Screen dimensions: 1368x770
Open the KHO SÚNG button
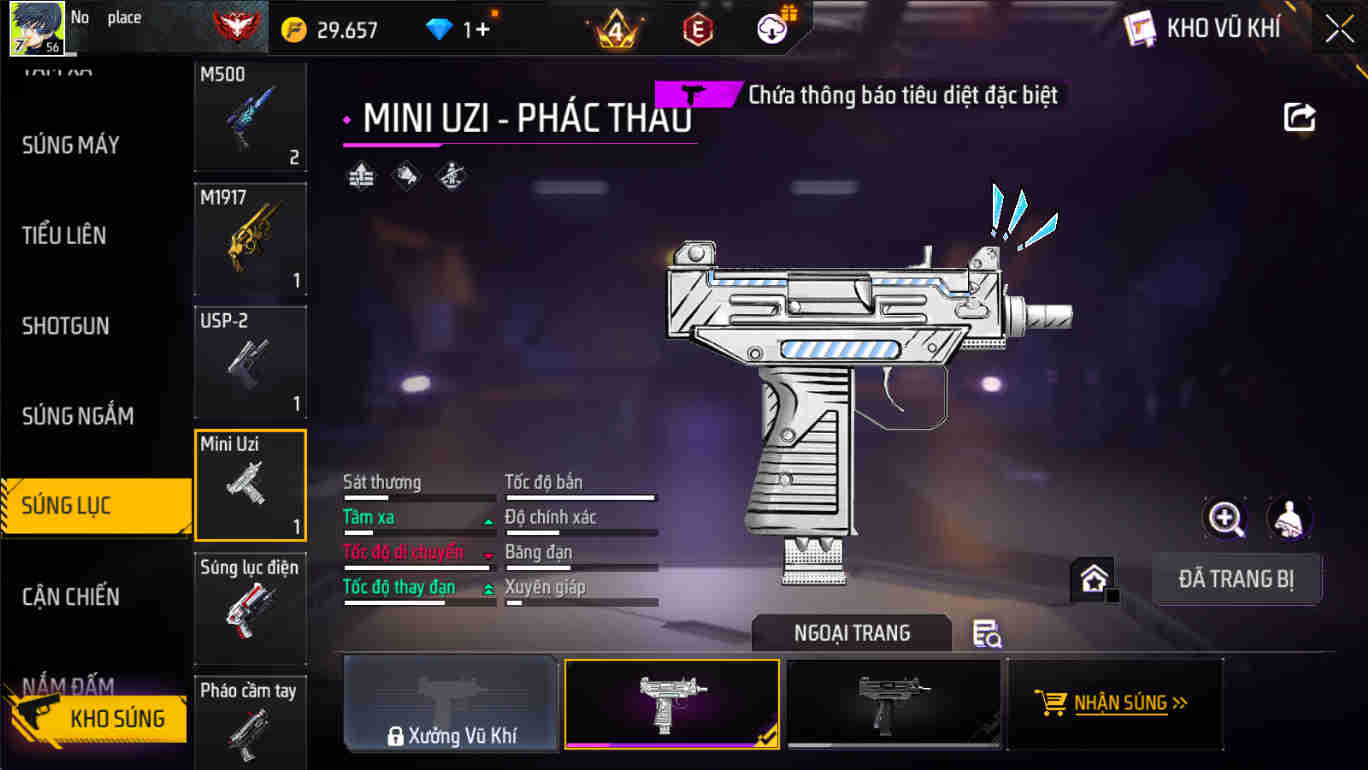(x=98, y=718)
